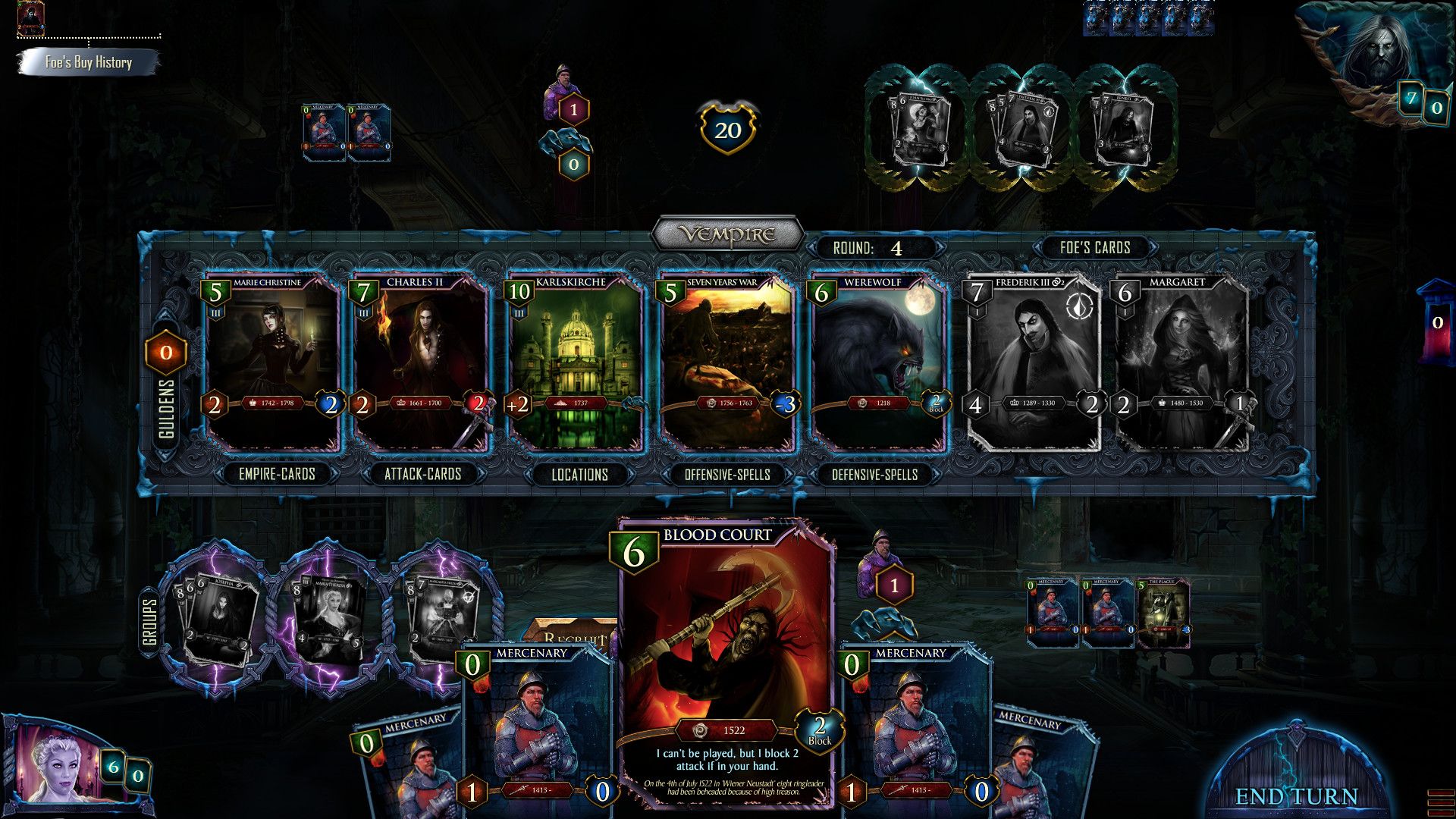
Task: Open the Attack-Cards category
Action: (x=422, y=475)
